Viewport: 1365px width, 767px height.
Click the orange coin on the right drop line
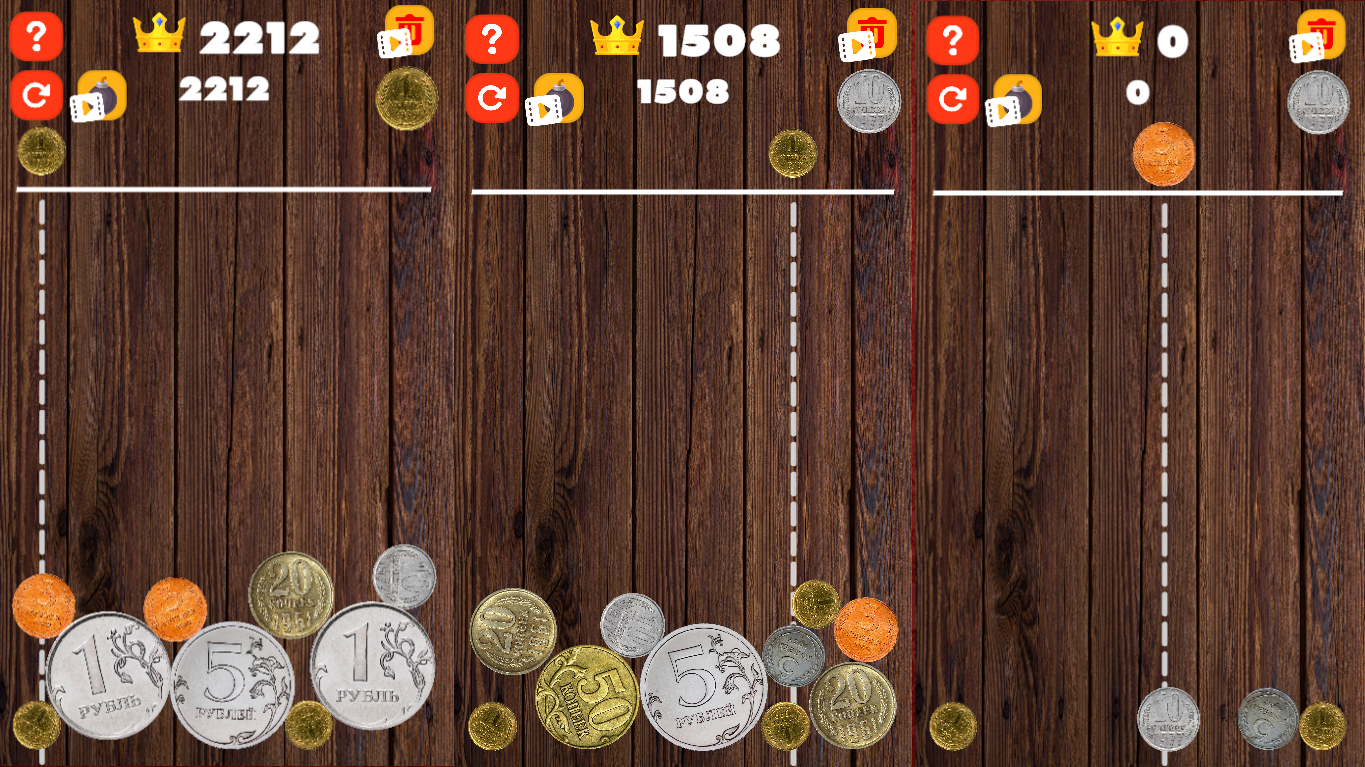pos(1166,154)
